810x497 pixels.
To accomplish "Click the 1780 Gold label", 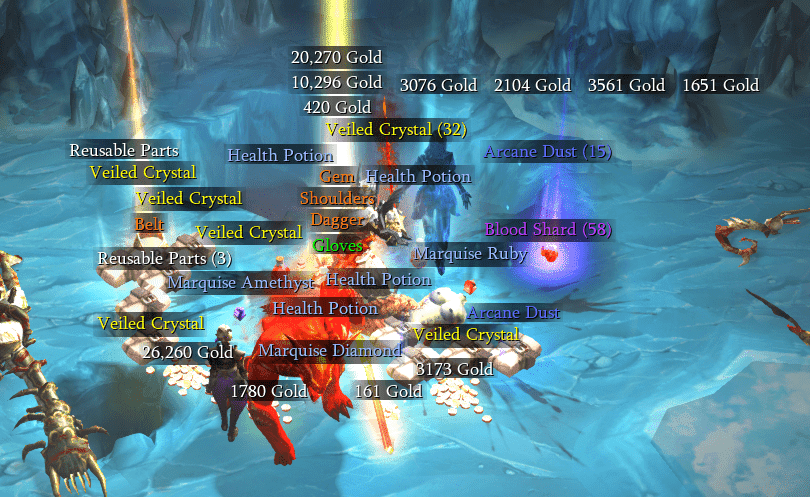I will click(x=269, y=391).
